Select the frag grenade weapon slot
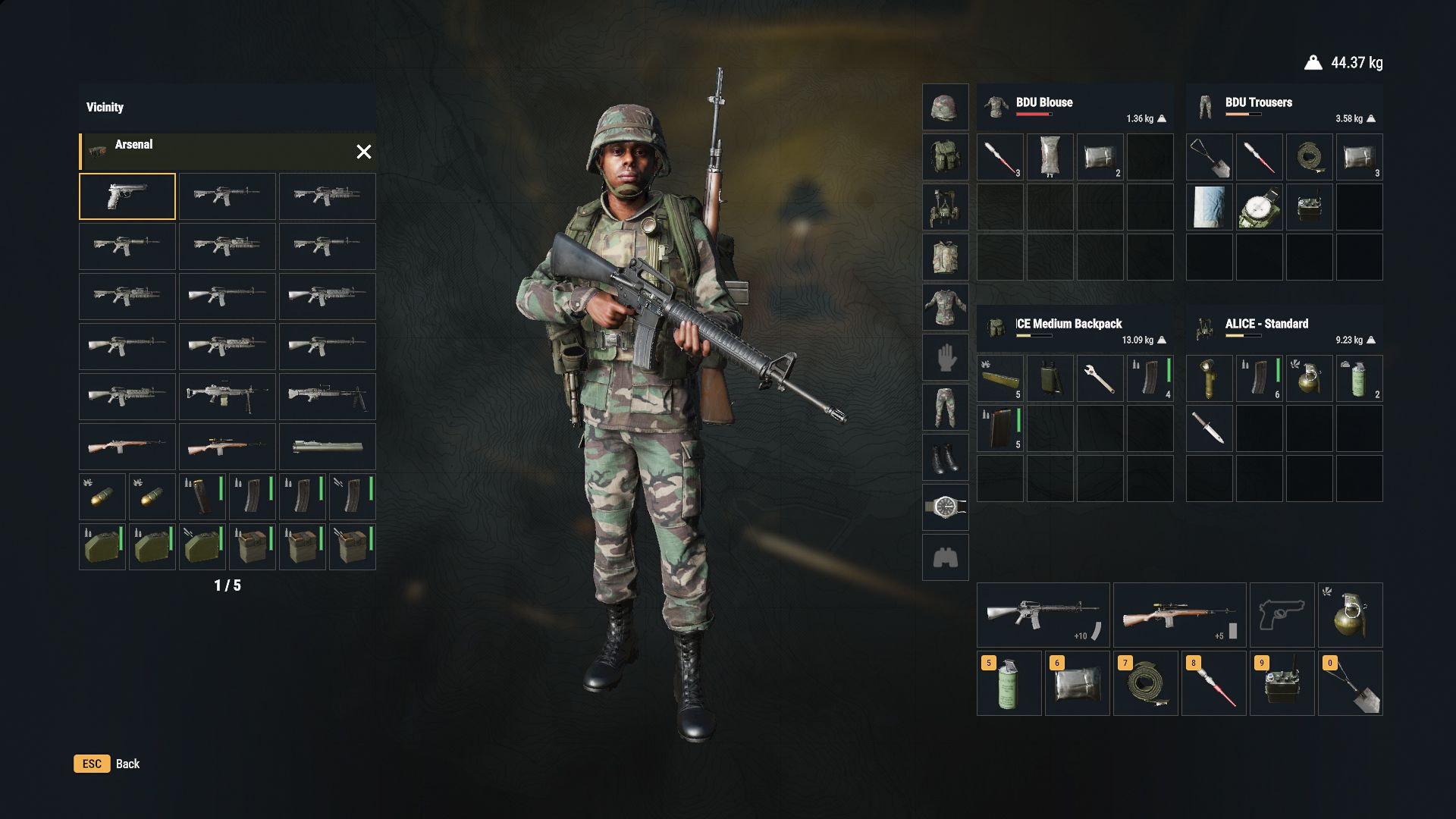 [x=1350, y=615]
